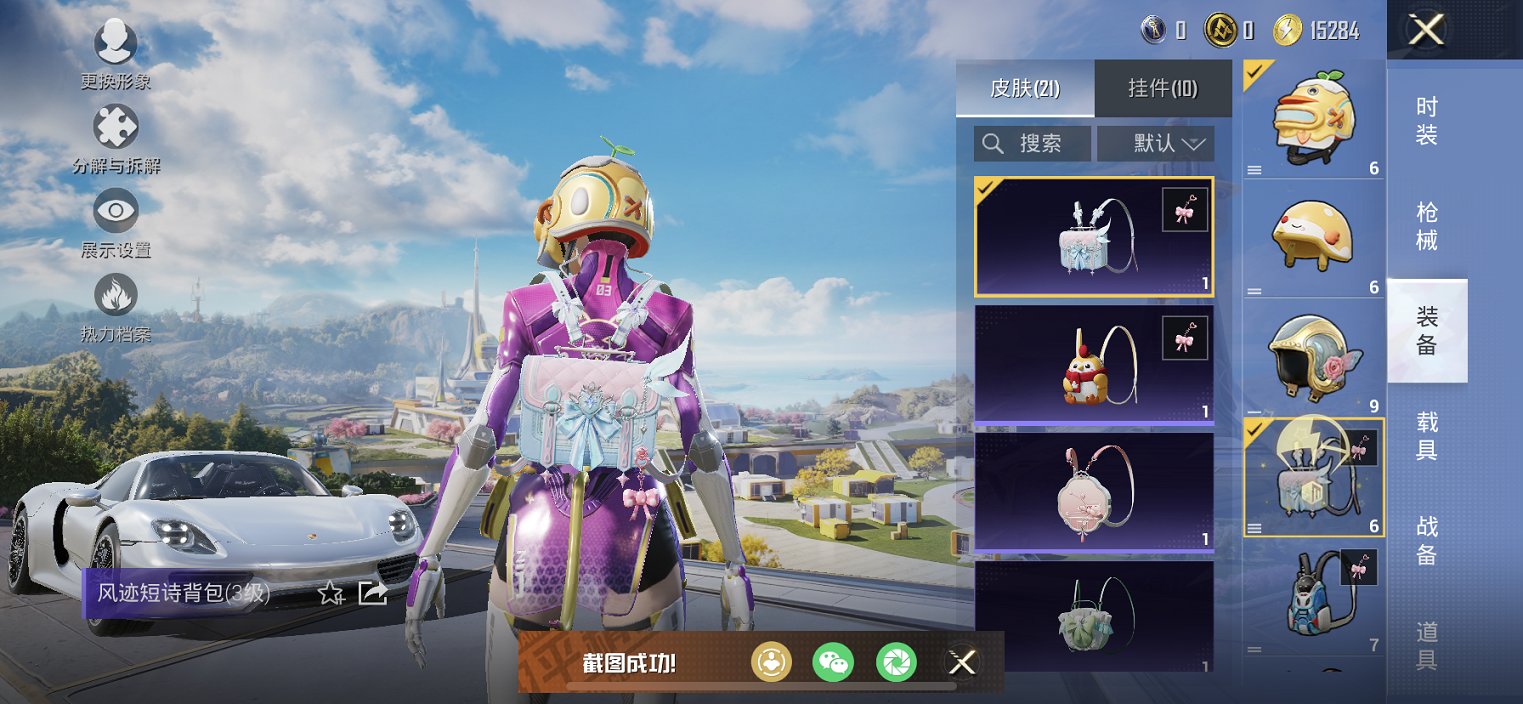Click the 搜索 search field
Image resolution: width=1523 pixels, height=704 pixels.
(1032, 143)
